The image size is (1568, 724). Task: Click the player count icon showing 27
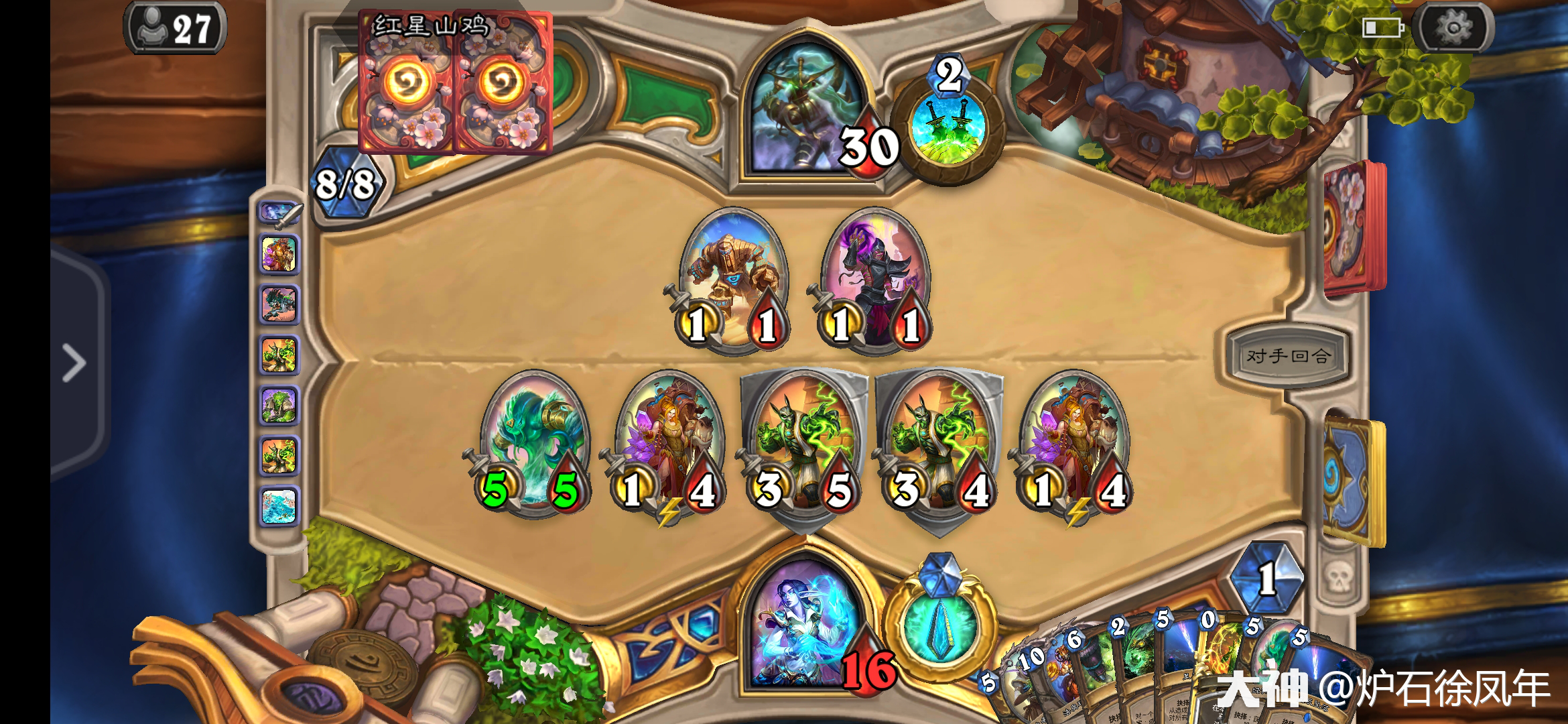[174, 28]
